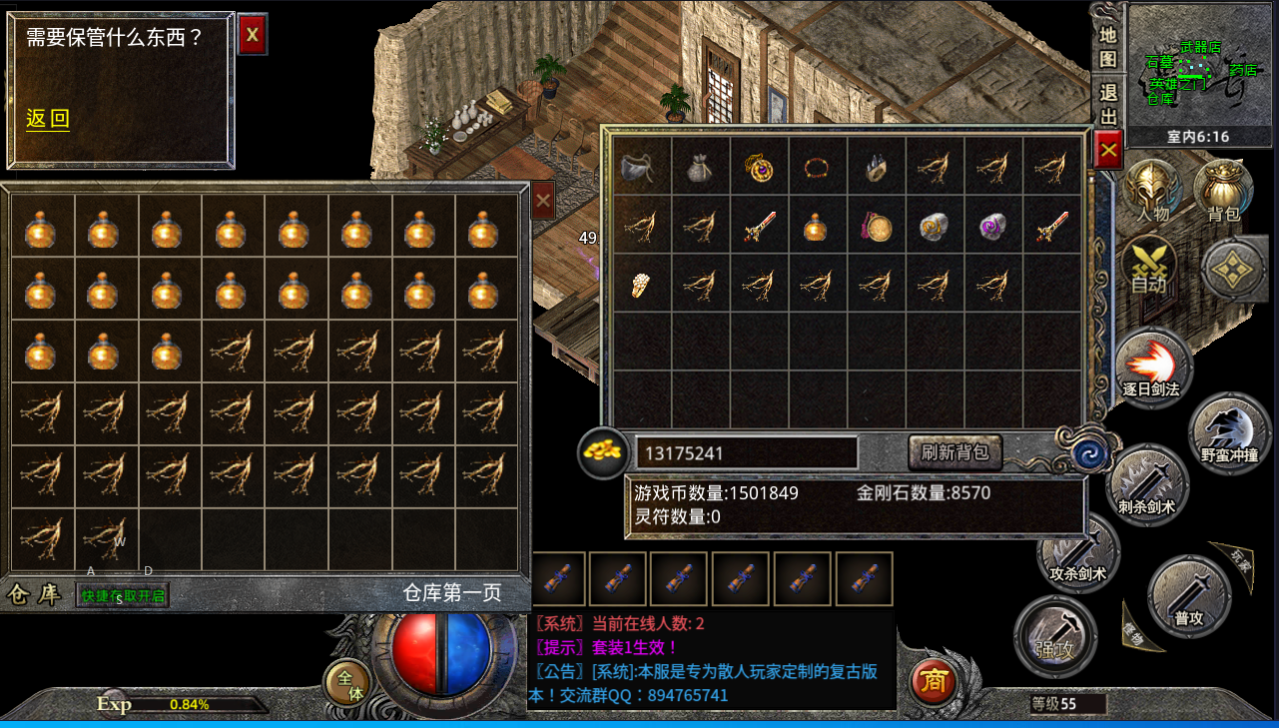
Task: Activate the 逐日剑法 skill
Action: point(1153,367)
